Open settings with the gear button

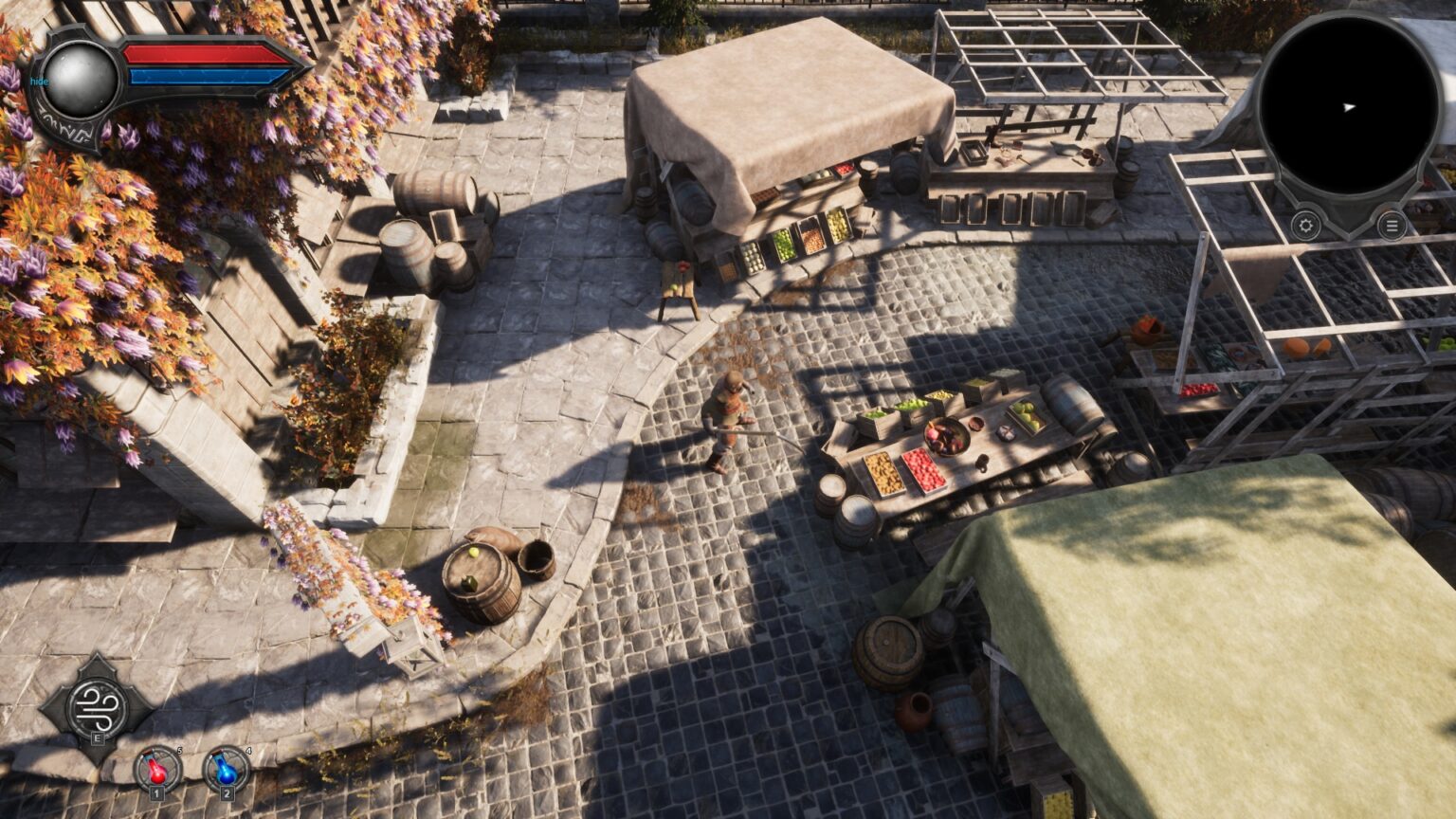click(1305, 226)
